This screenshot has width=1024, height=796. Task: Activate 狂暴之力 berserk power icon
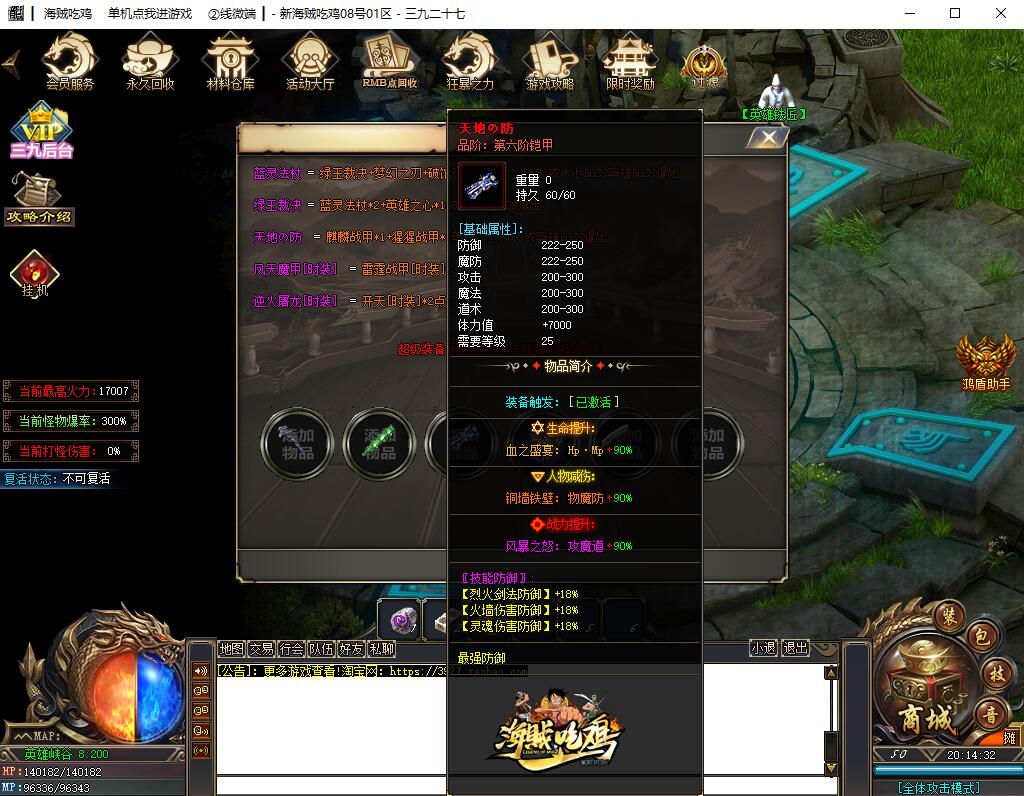(469, 62)
